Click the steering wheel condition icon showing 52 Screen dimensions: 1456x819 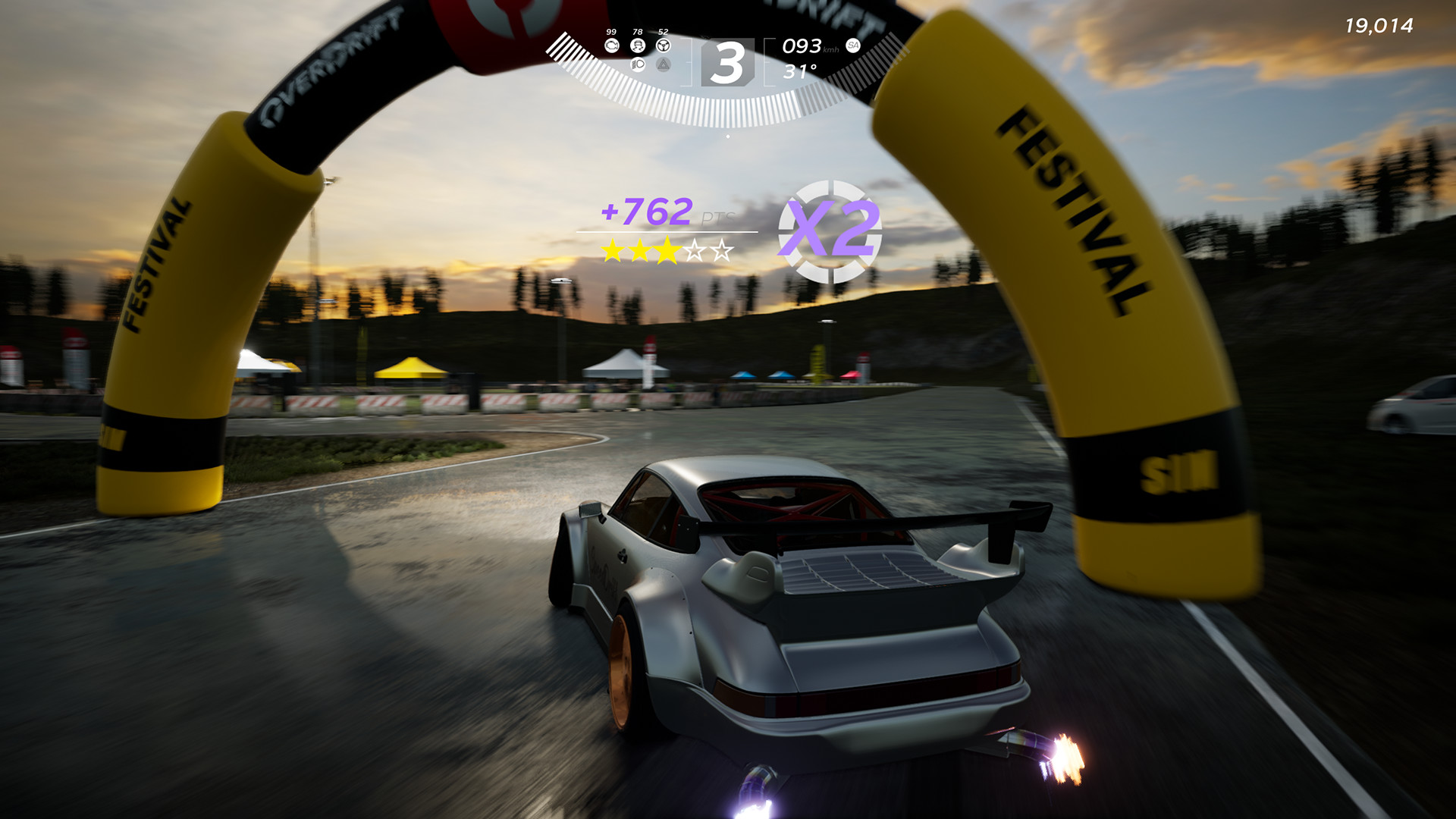coord(663,45)
